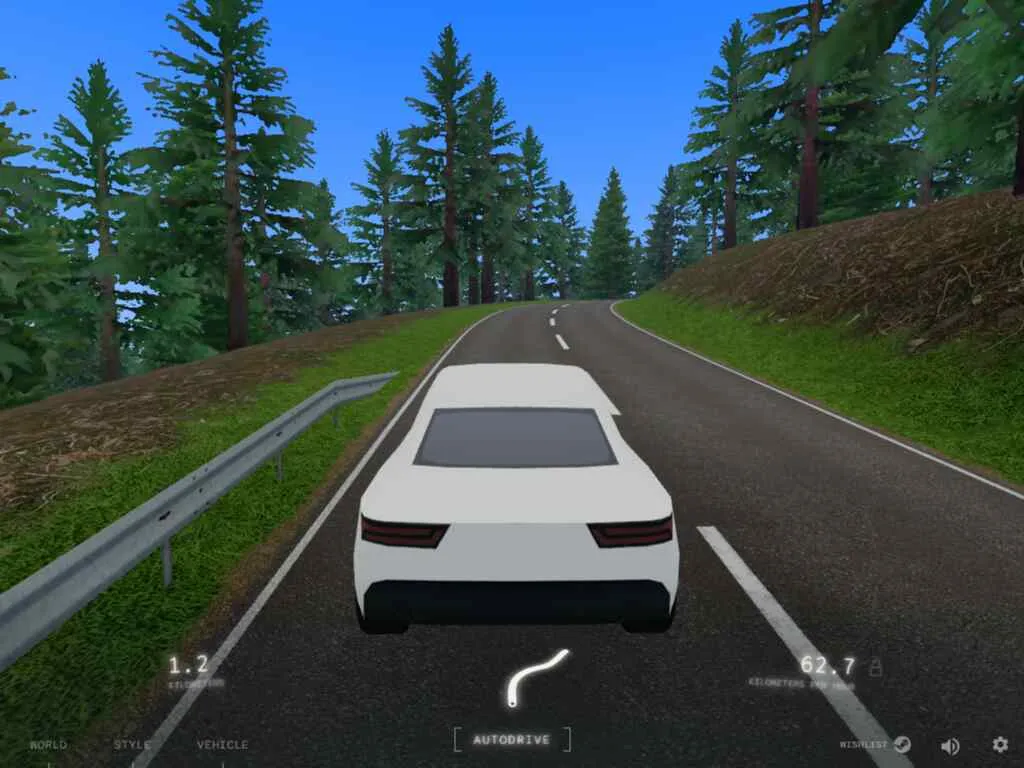
Task: Open the World menu
Action: (48, 745)
